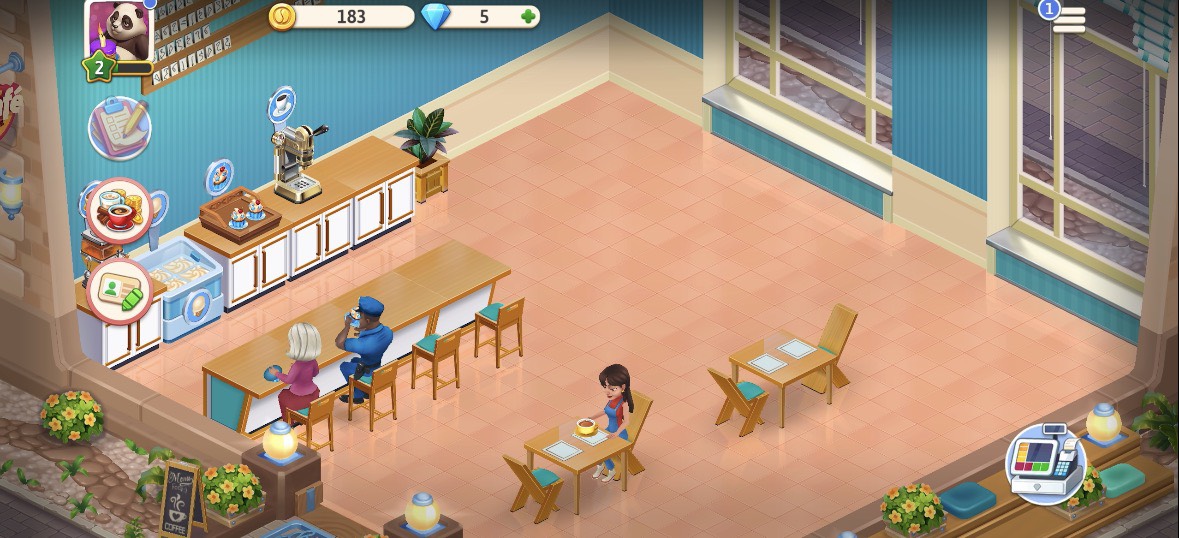The width and height of the screenshot is (1179, 538).
Task: Open the panda player profile avatar
Action: pos(118,30)
